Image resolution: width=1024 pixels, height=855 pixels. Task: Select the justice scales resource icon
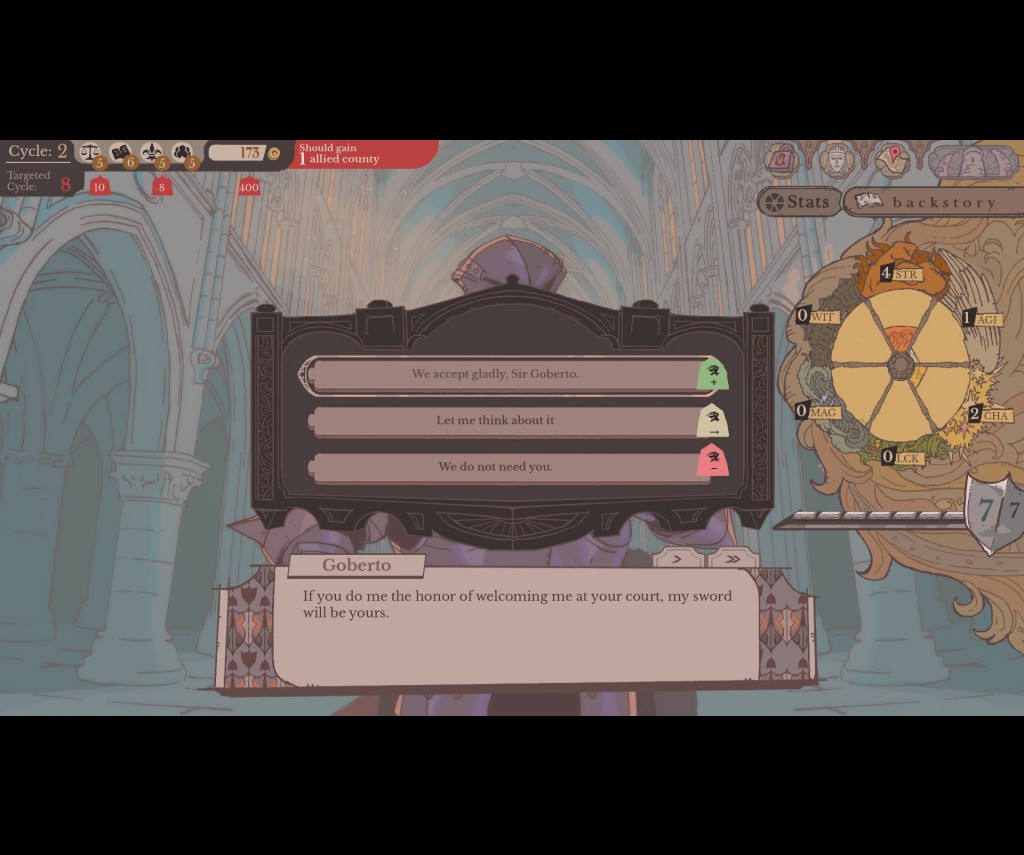pyautogui.click(x=90, y=153)
